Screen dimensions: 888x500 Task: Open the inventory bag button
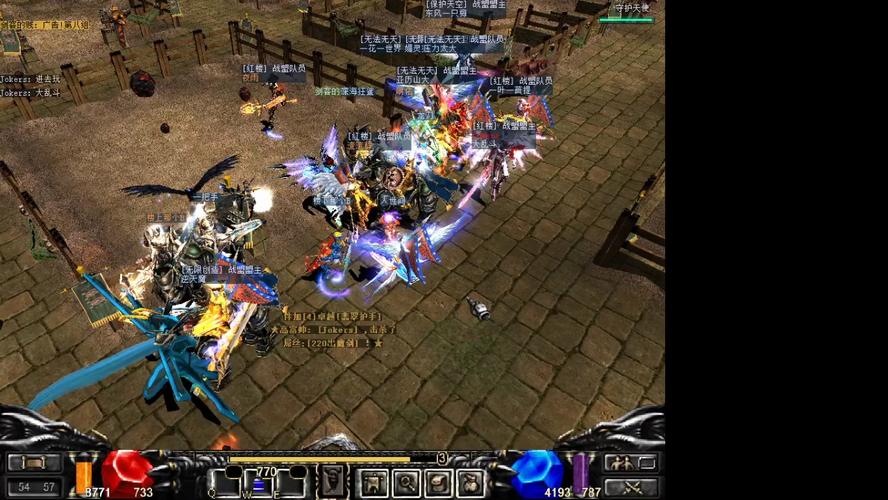click(x=470, y=483)
